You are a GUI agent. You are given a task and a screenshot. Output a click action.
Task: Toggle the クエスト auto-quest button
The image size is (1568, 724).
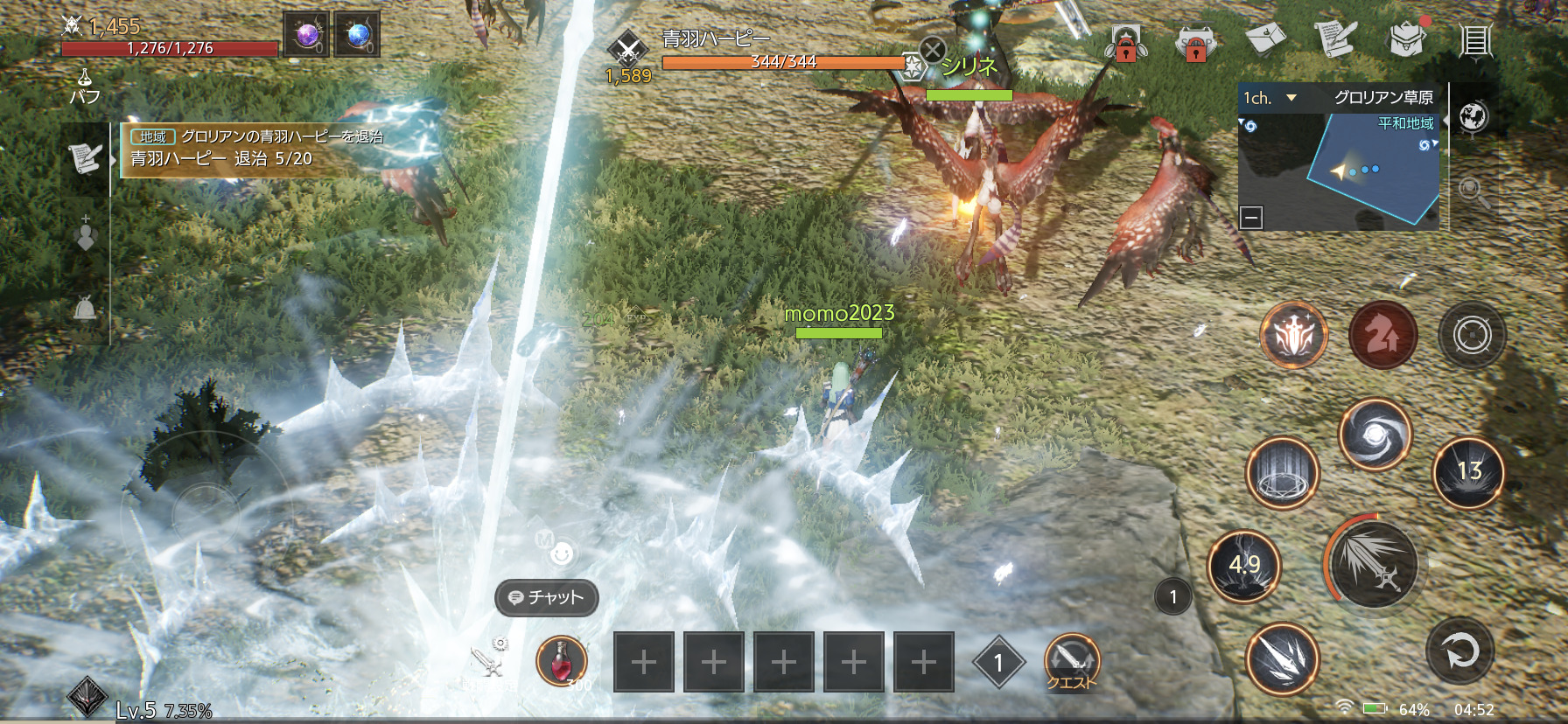[1071, 662]
